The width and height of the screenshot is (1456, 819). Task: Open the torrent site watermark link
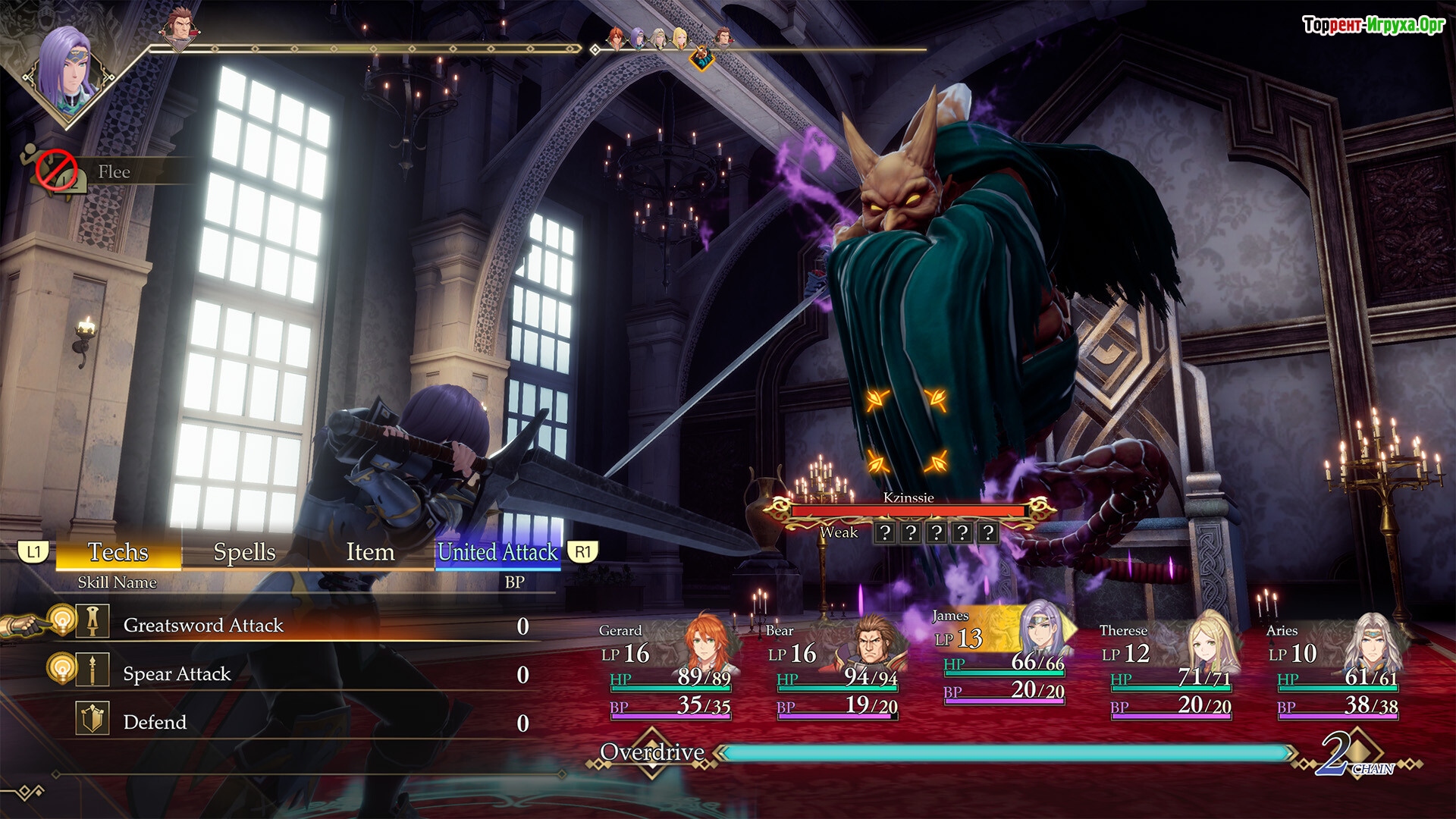tap(1373, 25)
